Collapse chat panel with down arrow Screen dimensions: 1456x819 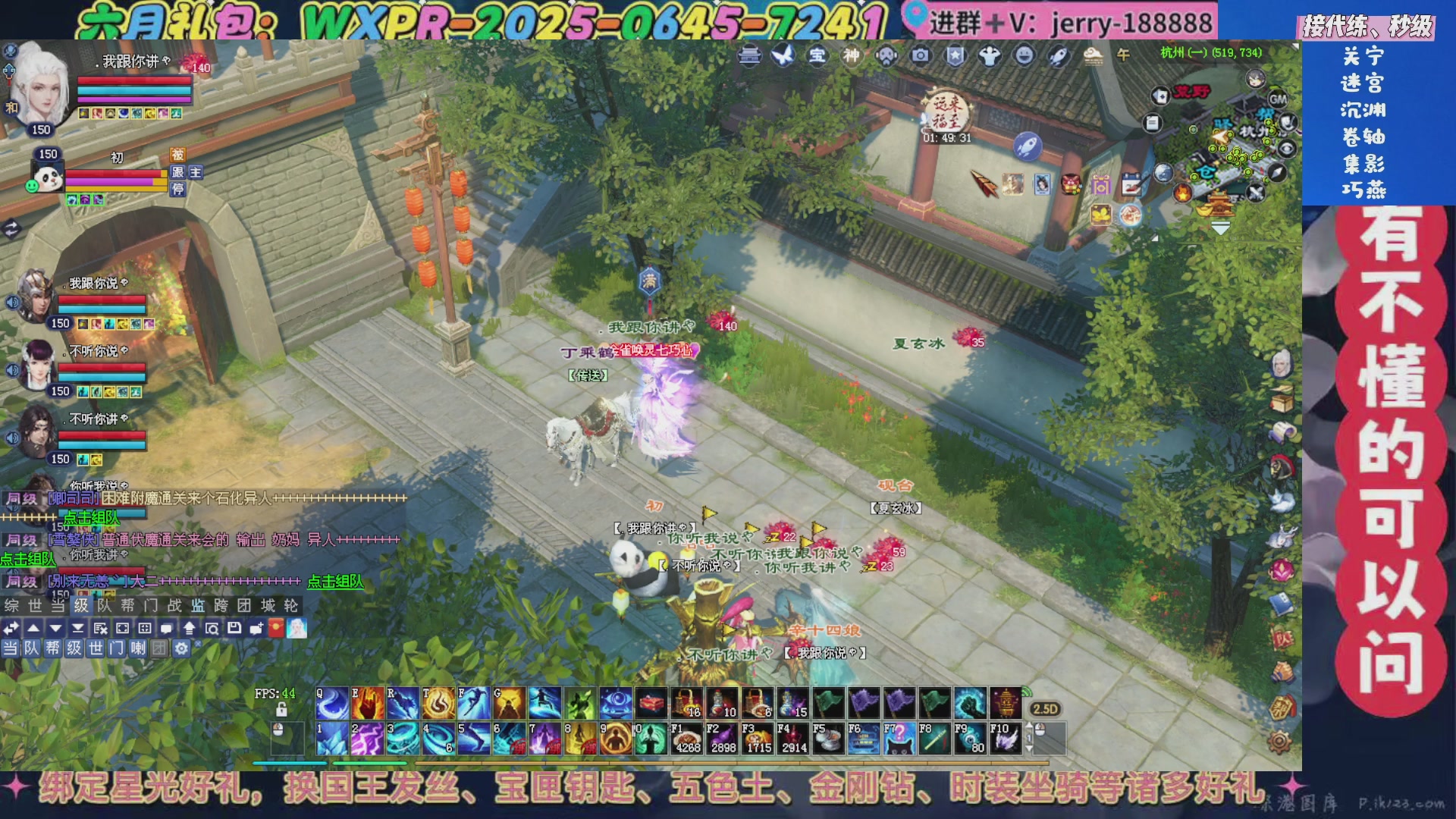pyautogui.click(x=55, y=629)
